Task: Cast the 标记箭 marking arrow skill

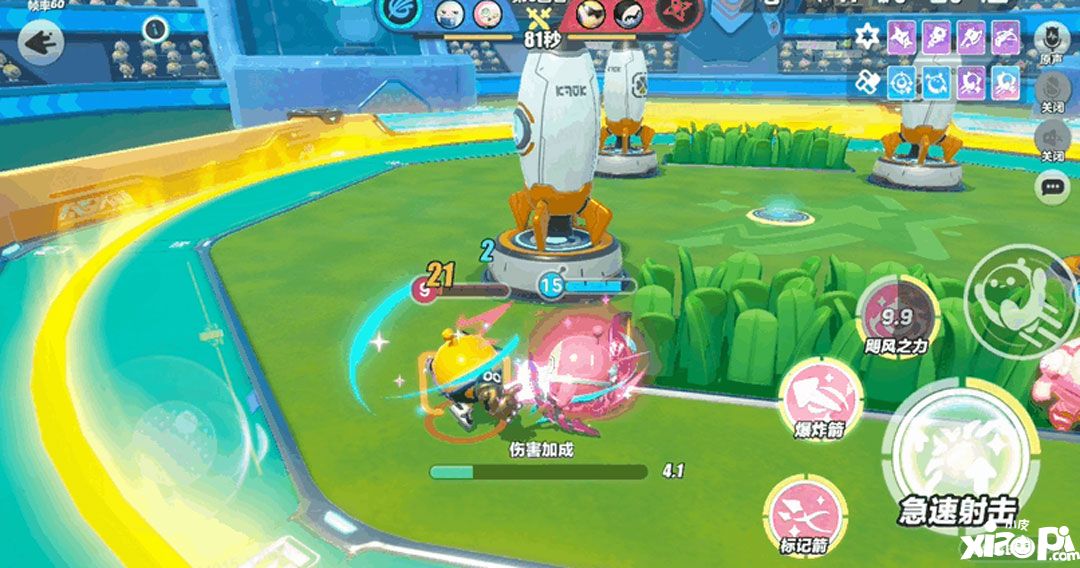Action: point(804,512)
